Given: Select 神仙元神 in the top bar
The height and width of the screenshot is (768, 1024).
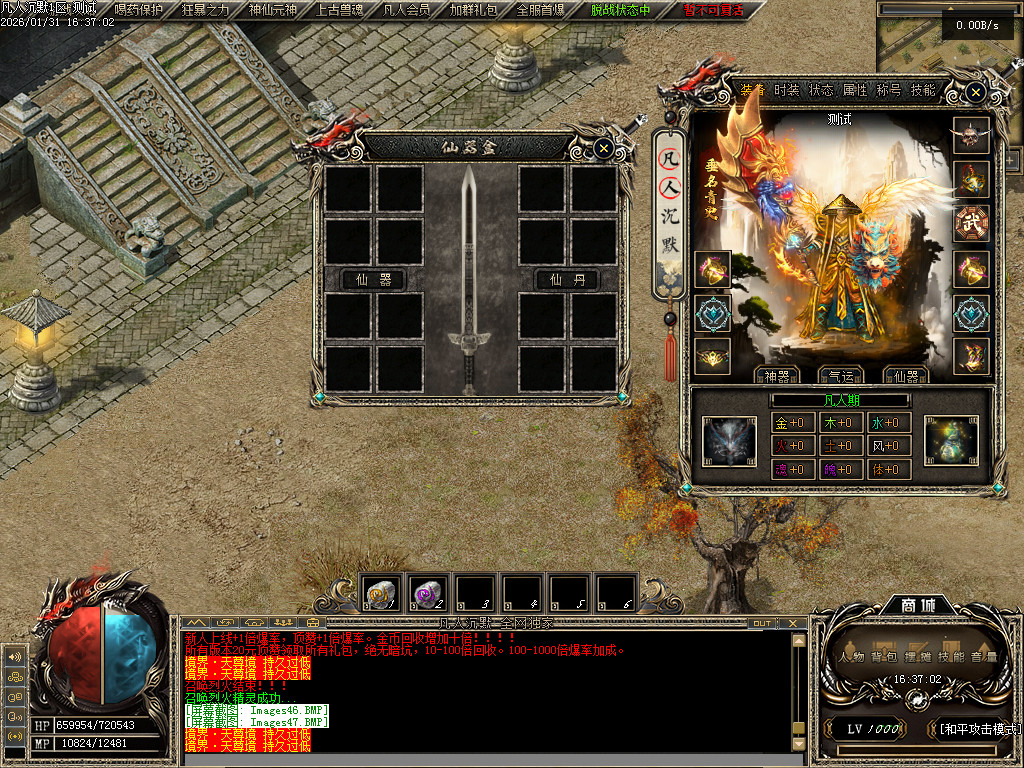Looking at the screenshot, I should click(273, 10).
